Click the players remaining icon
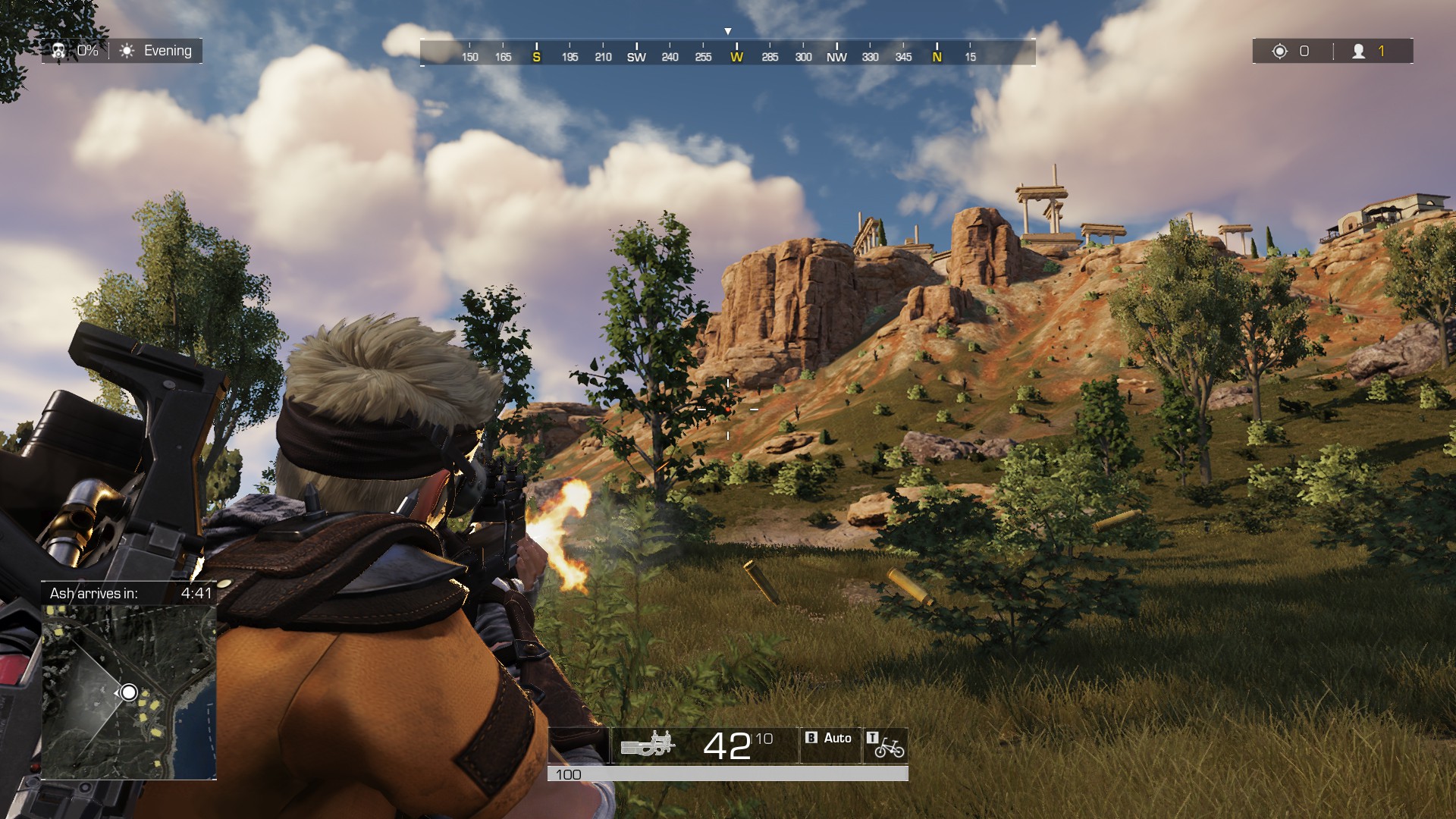 coord(1359,51)
